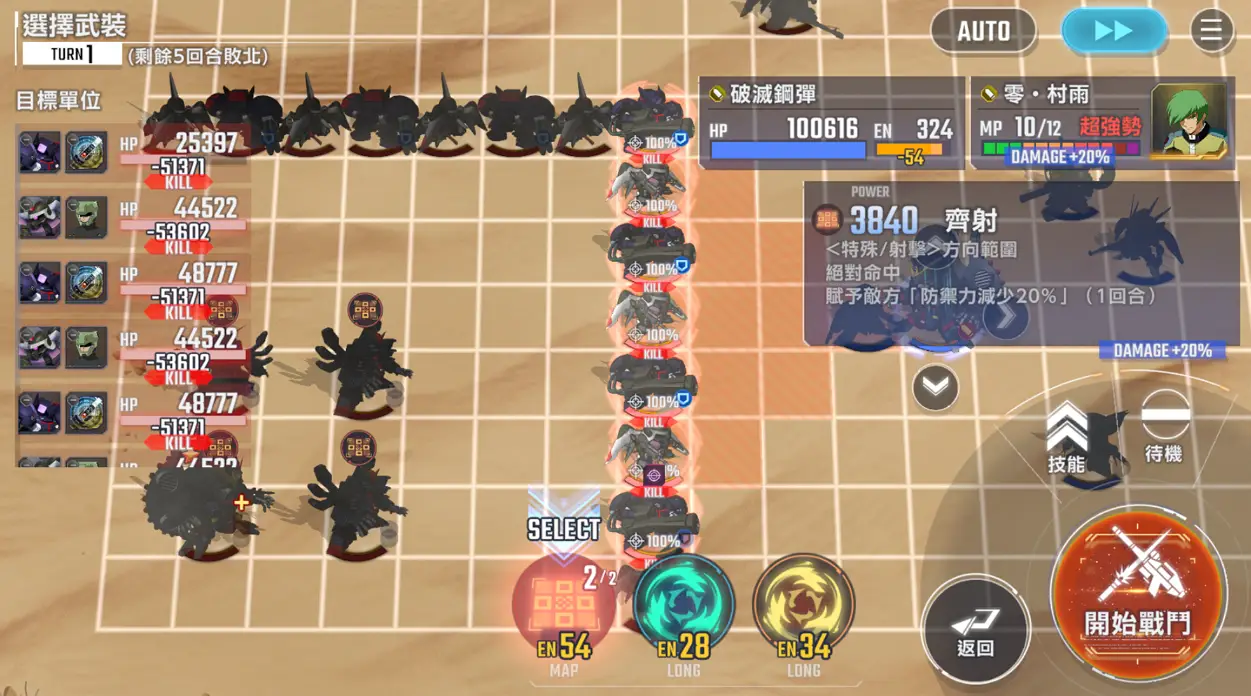
Task: Select the first target unit with HP 25397
Action: click(130, 155)
